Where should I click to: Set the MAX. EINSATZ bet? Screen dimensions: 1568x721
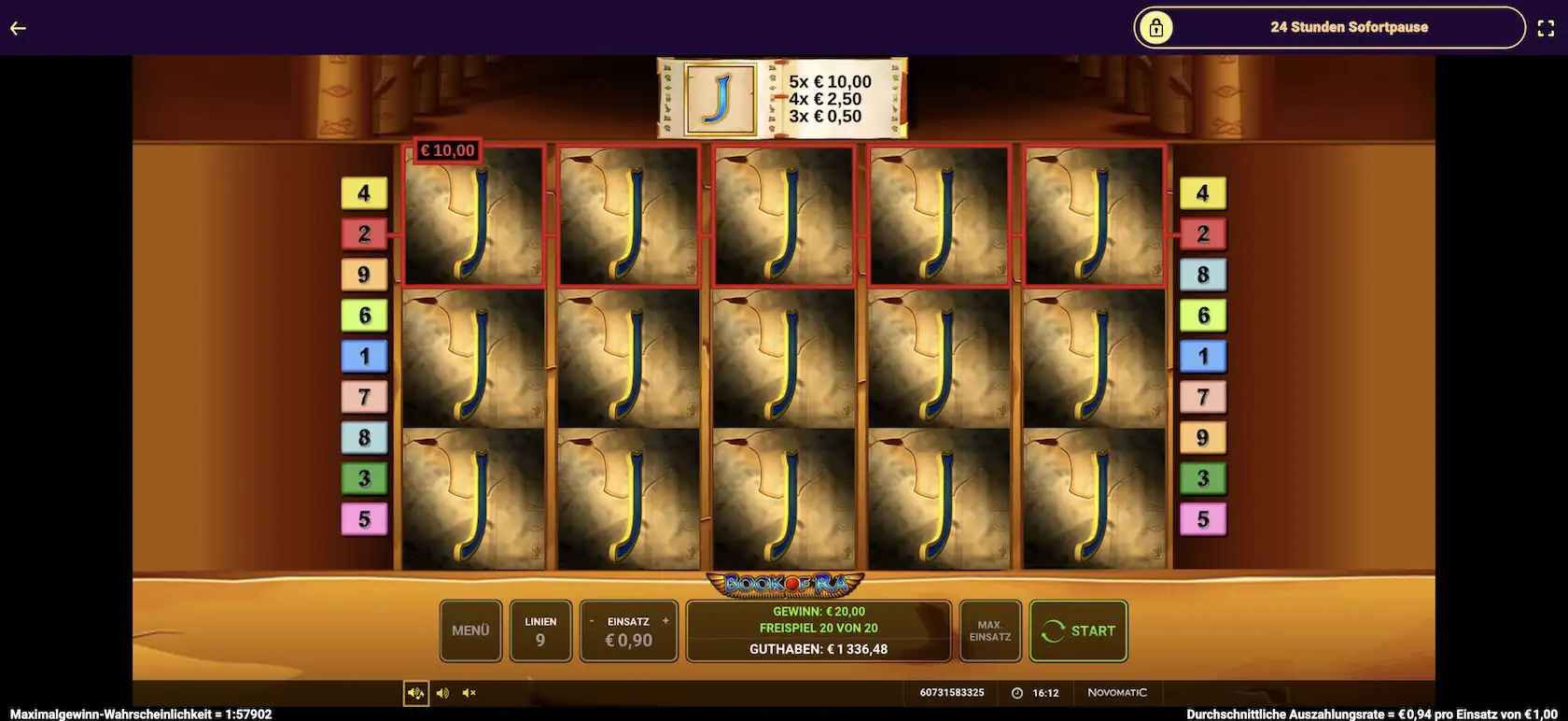tap(989, 631)
